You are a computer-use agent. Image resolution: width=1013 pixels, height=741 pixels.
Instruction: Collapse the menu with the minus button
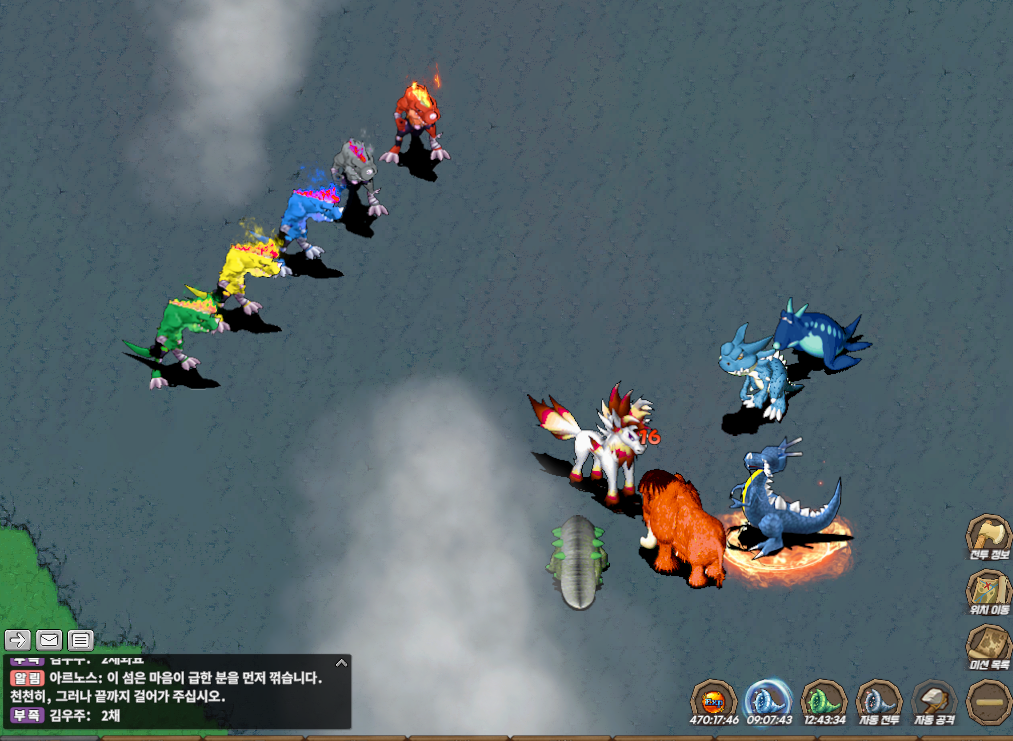tap(989, 701)
